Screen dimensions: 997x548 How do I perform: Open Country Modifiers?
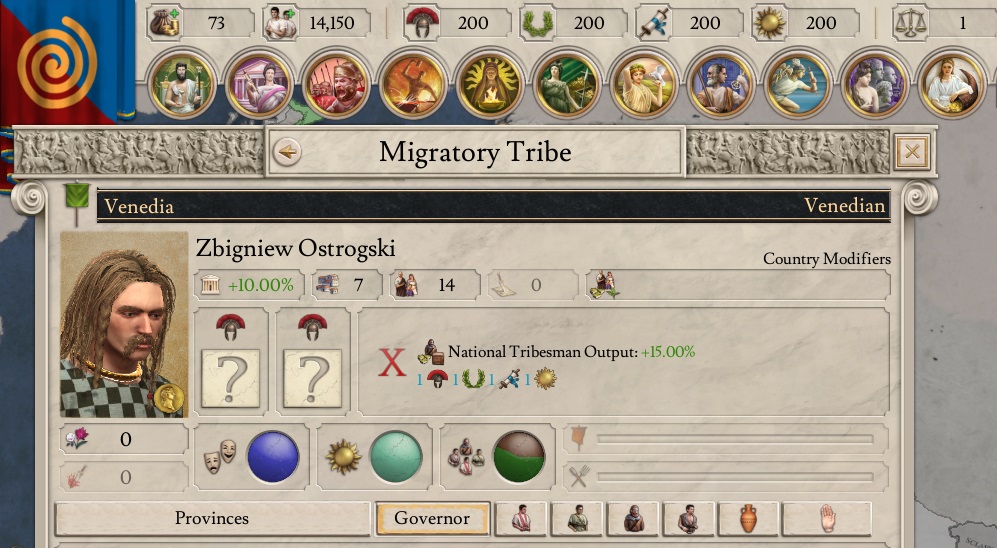tap(826, 259)
